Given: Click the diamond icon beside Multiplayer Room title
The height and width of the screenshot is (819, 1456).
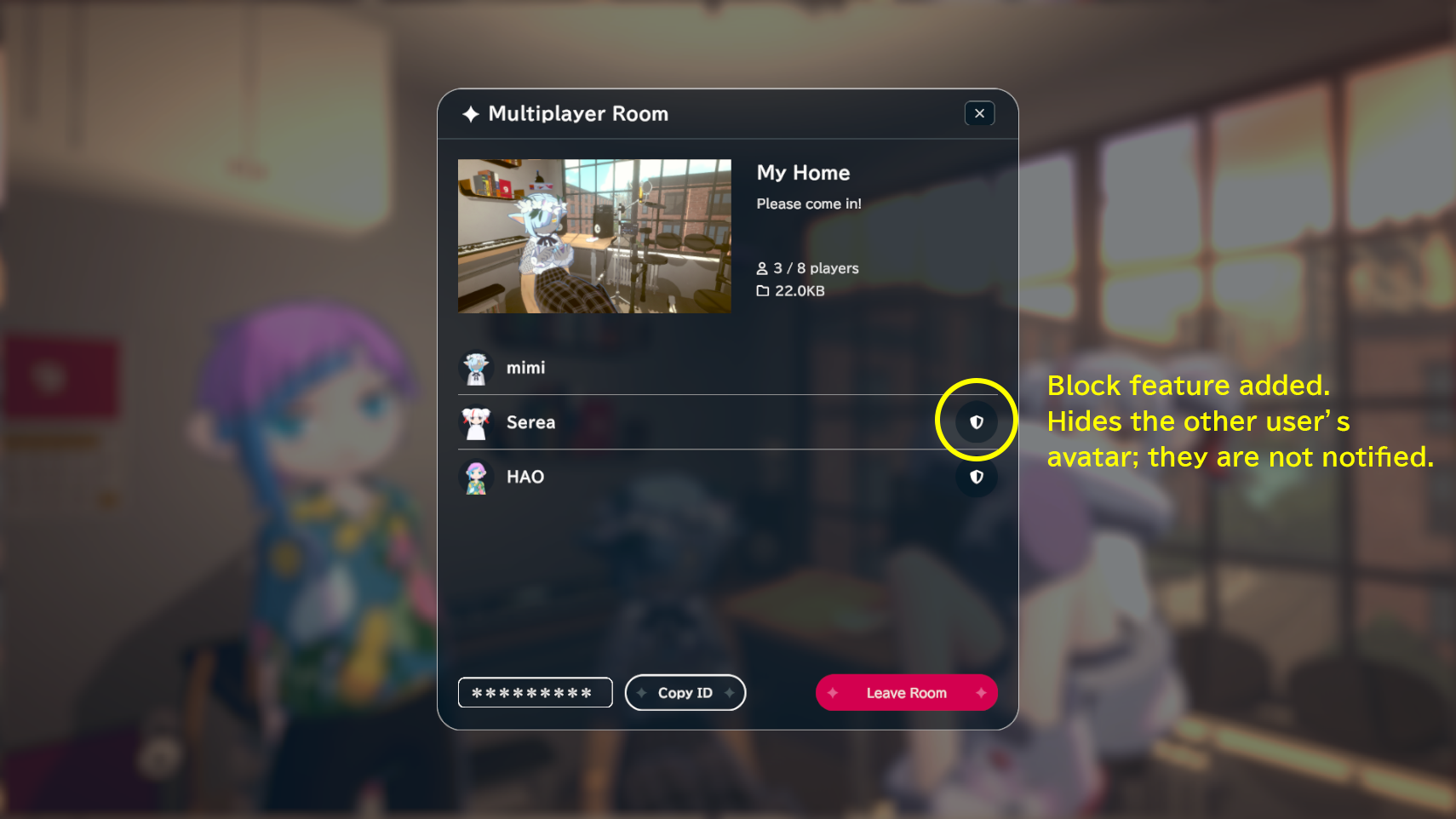Looking at the screenshot, I should coord(469,113).
